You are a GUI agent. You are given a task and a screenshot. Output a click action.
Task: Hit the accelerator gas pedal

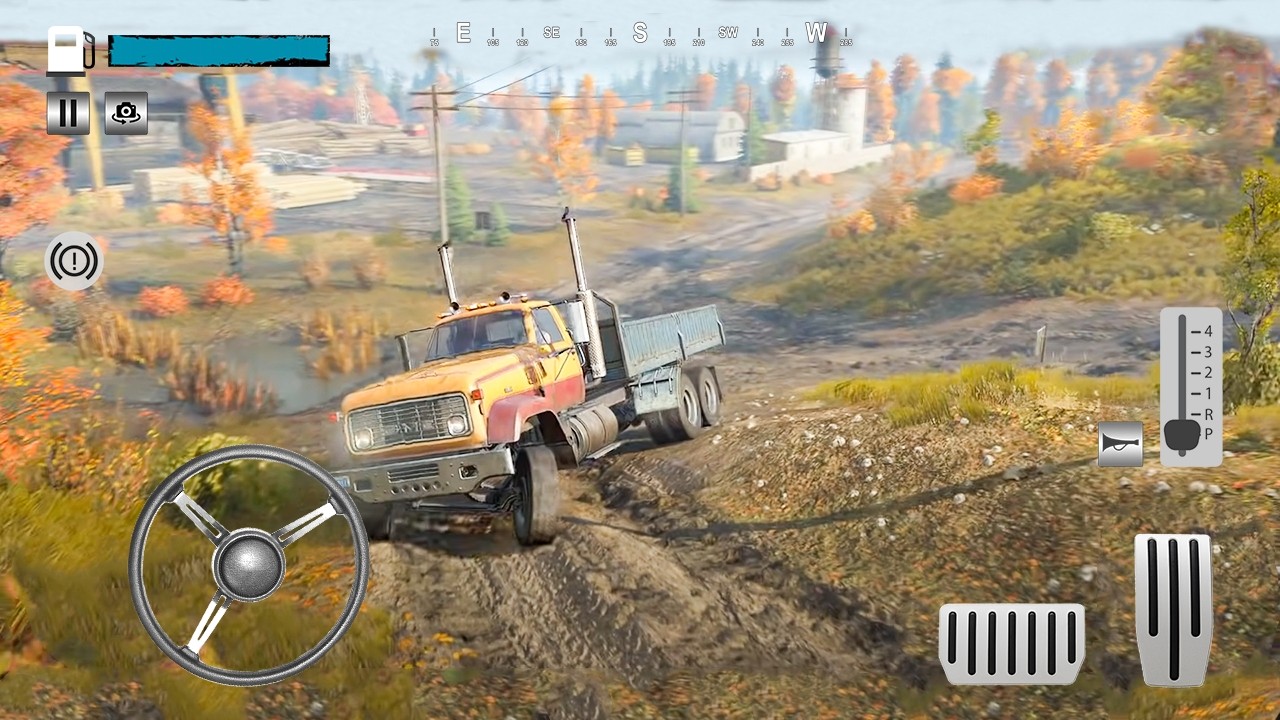coord(1173,609)
